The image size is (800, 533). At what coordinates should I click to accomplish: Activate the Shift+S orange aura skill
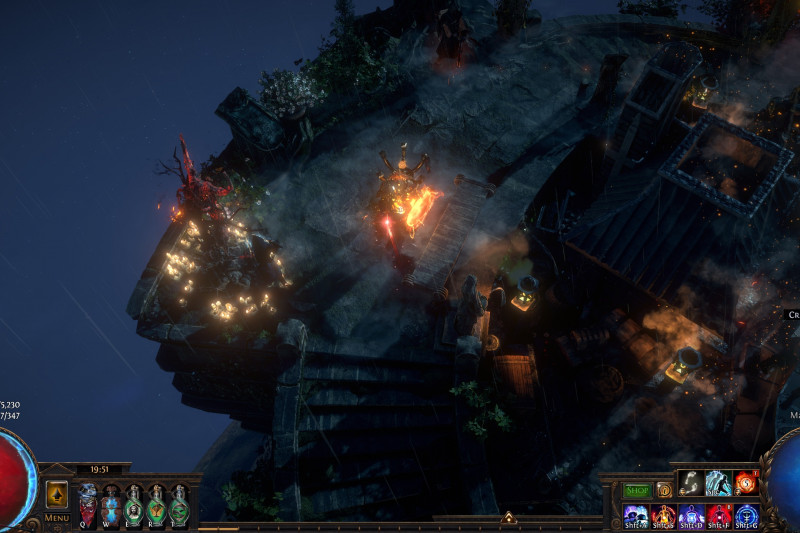coord(663,515)
